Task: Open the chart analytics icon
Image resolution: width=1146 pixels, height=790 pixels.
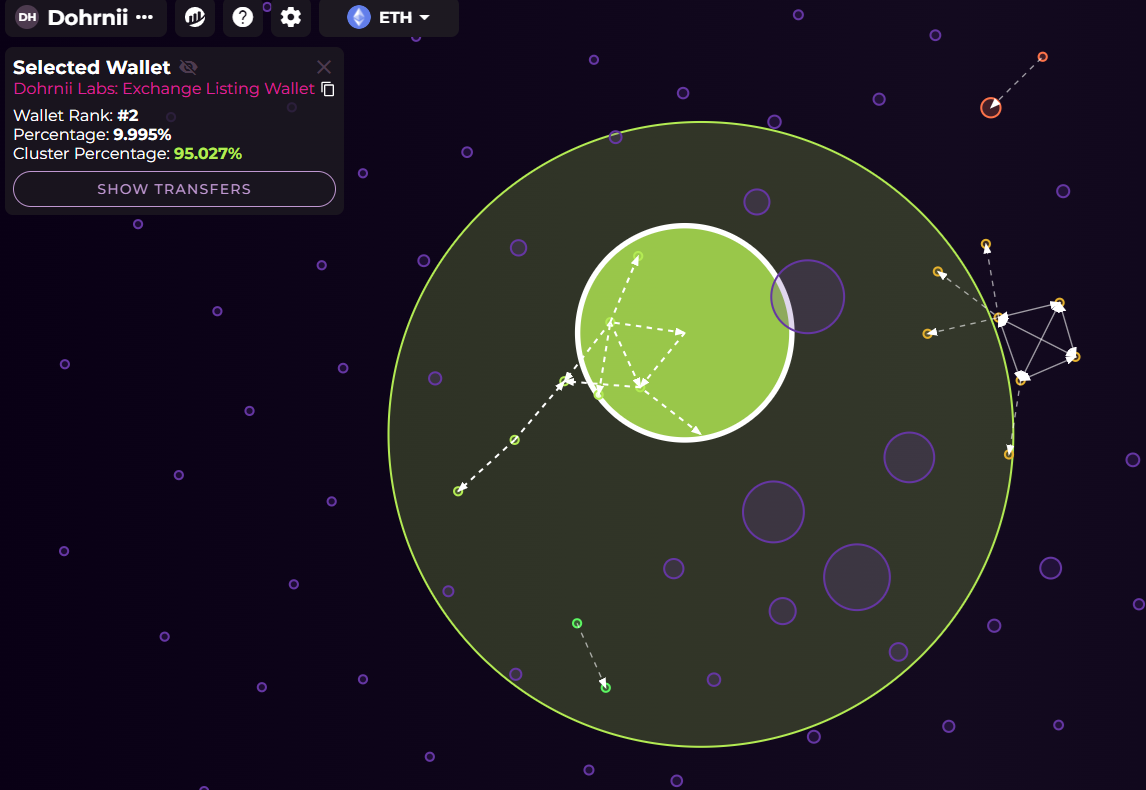Action: [x=195, y=17]
